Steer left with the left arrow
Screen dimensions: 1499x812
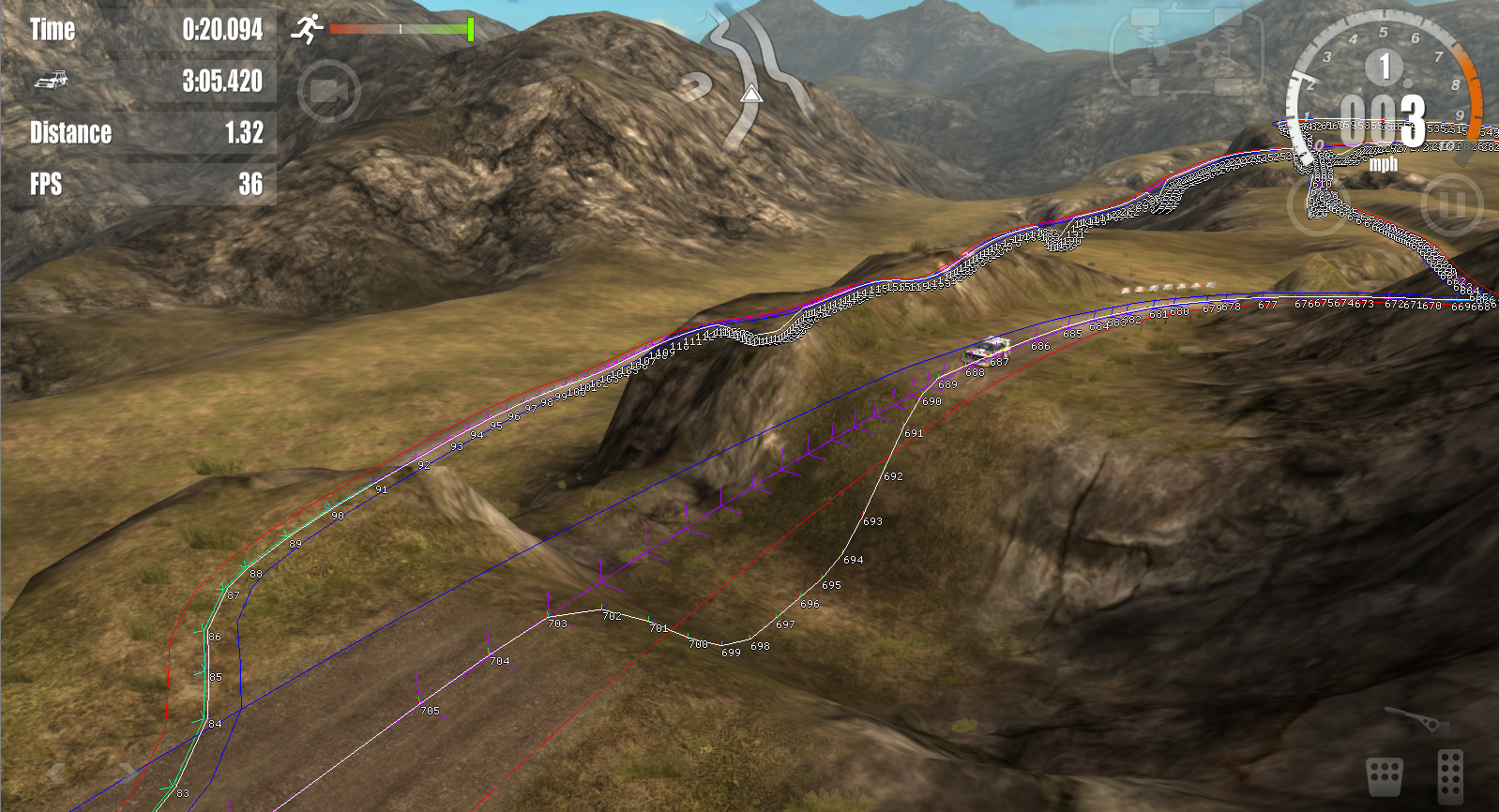pyautogui.click(x=56, y=773)
